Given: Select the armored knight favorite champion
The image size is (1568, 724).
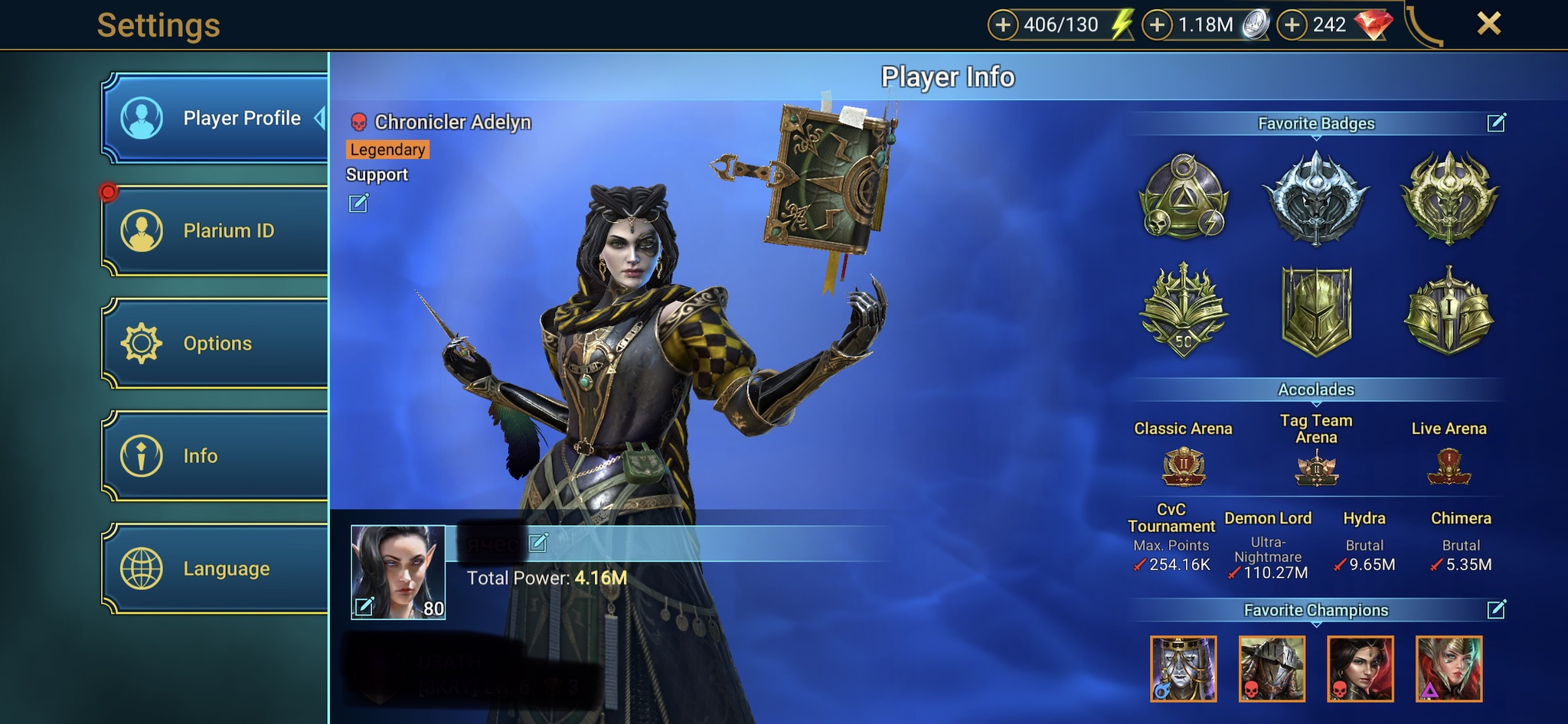Looking at the screenshot, I should (x=1272, y=669).
